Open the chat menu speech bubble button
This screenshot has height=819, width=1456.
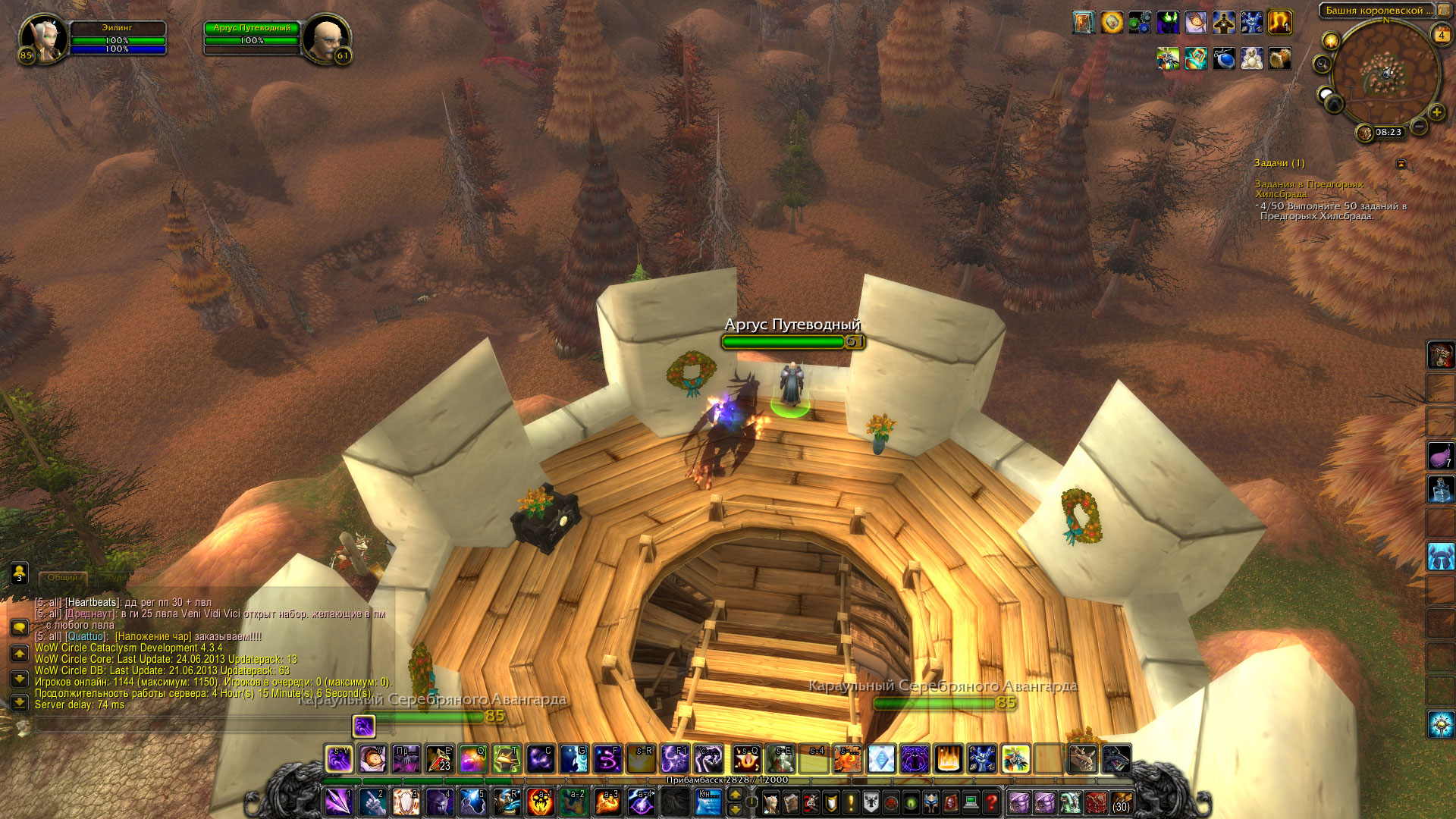tap(19, 627)
